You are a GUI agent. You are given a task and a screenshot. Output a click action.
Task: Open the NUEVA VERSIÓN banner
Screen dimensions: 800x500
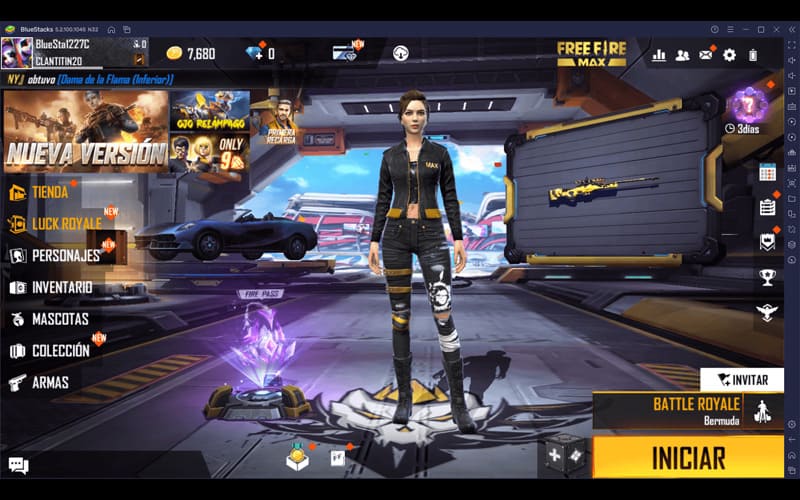[x=86, y=131]
